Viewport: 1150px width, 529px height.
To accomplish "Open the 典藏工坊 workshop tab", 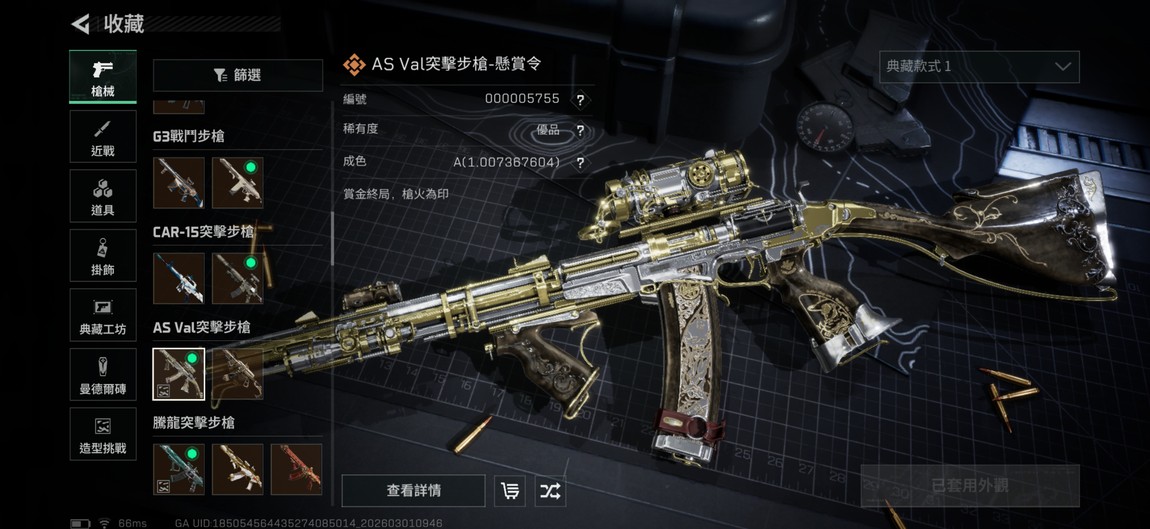I will [103, 316].
